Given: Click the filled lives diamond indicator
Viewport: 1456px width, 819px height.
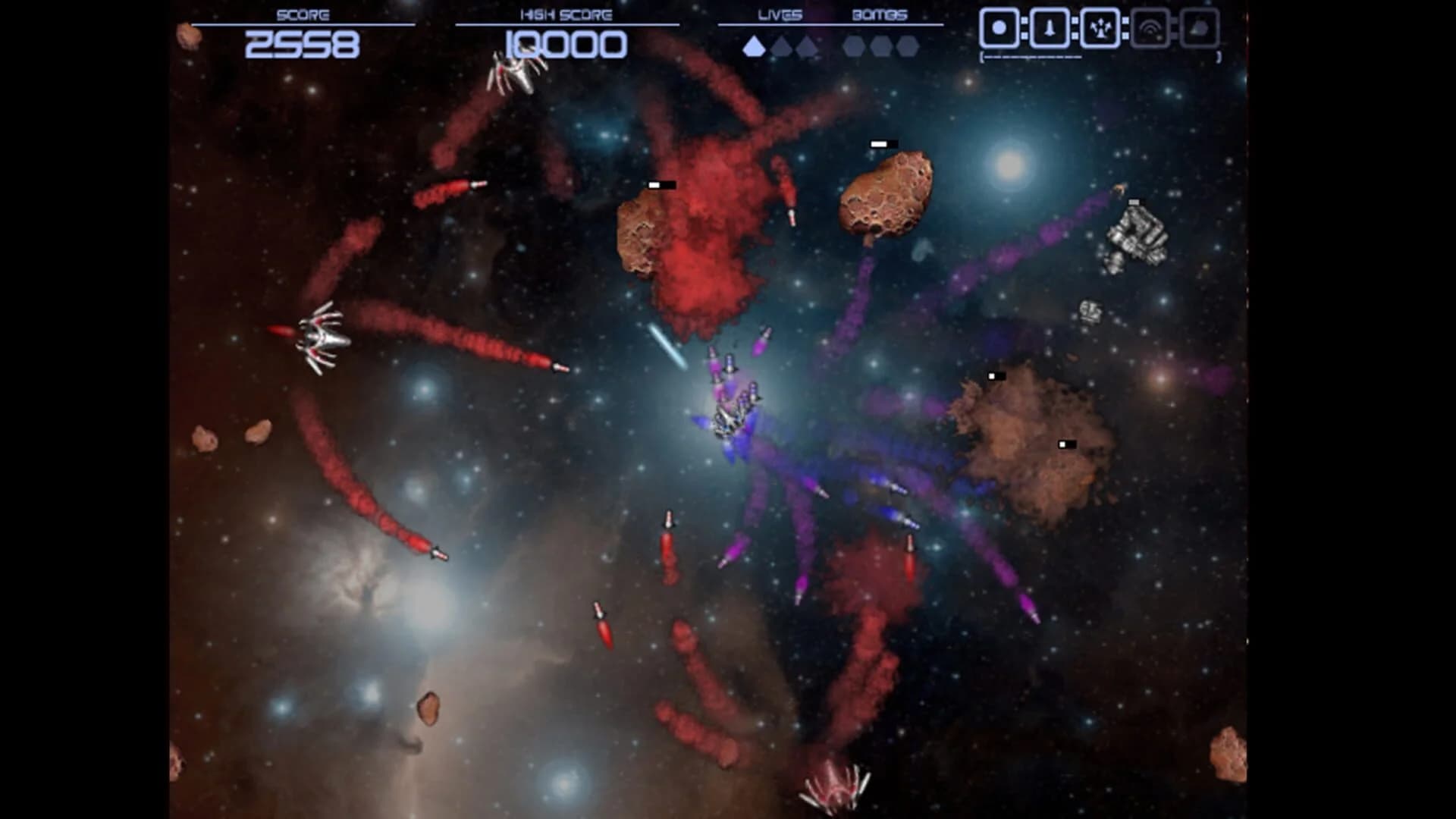Looking at the screenshot, I should pos(752,47).
